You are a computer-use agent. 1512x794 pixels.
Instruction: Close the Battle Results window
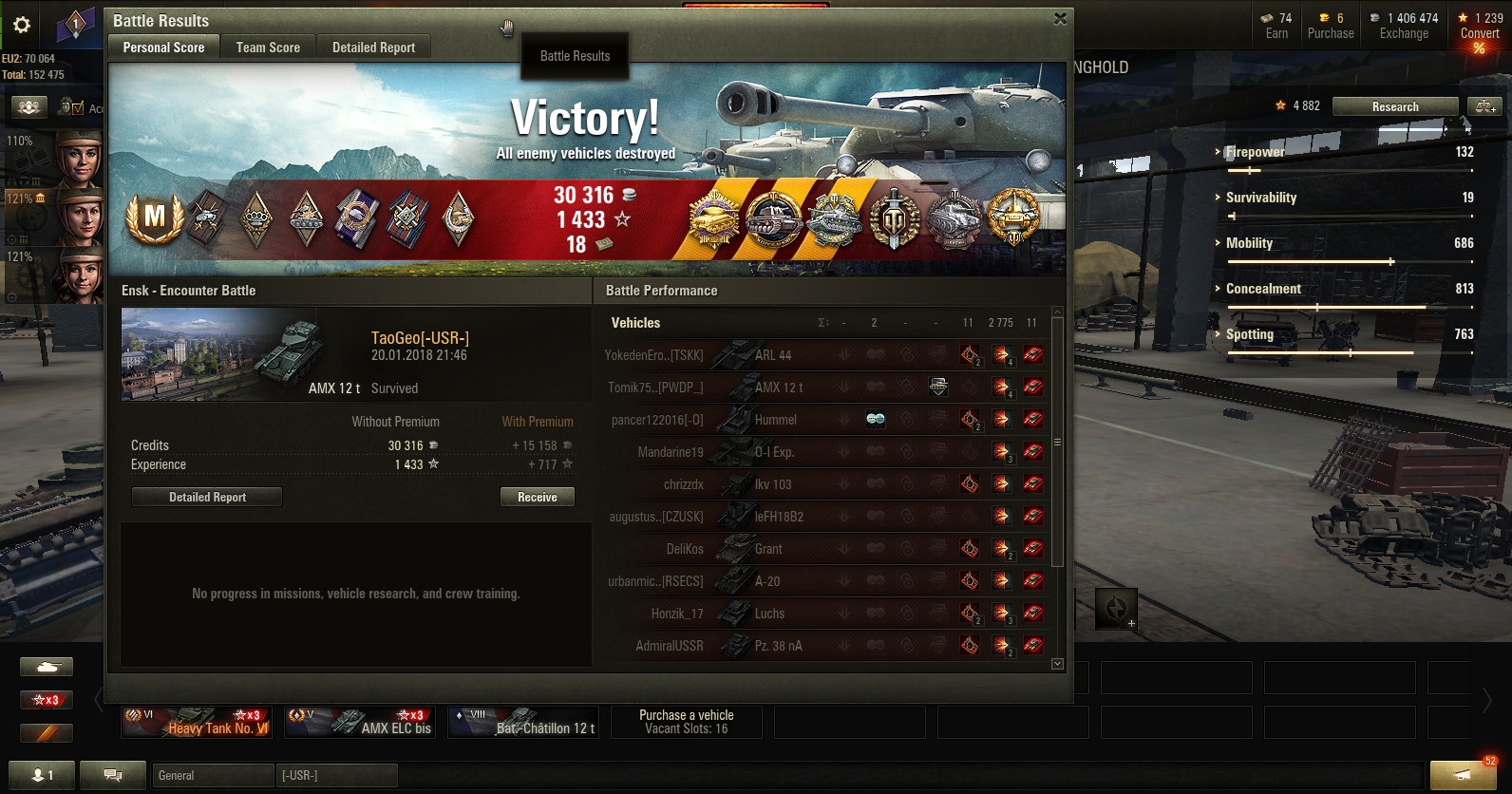tap(1060, 18)
